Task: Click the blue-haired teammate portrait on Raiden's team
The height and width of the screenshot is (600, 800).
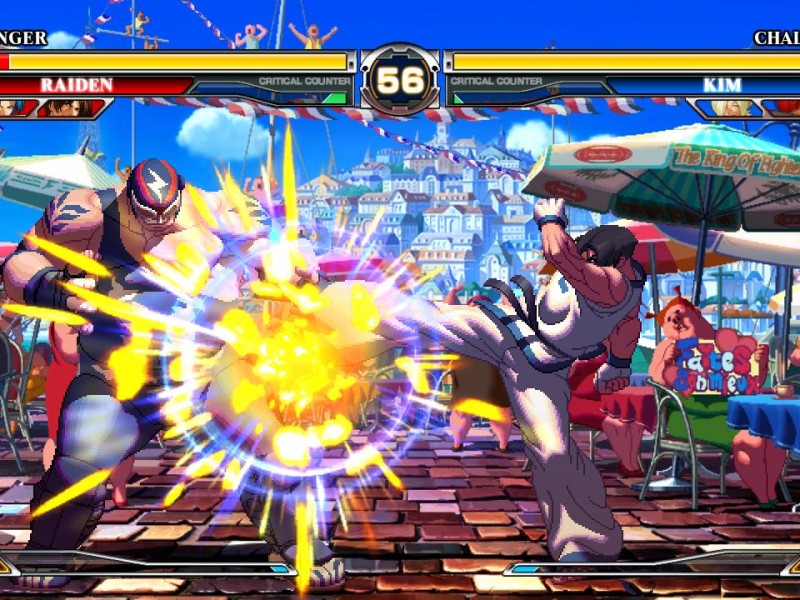Action: point(12,107)
